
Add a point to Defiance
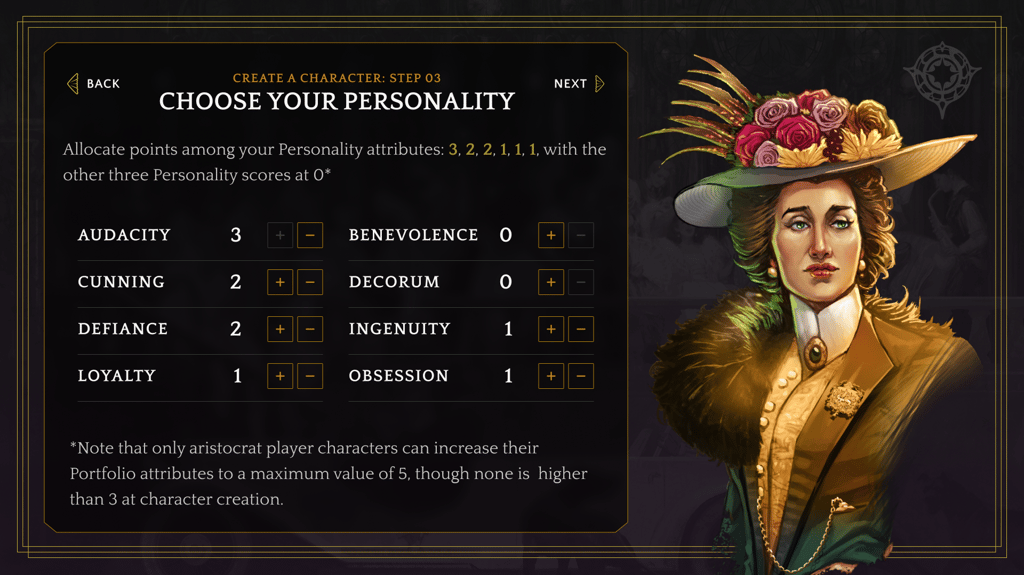tap(280, 329)
